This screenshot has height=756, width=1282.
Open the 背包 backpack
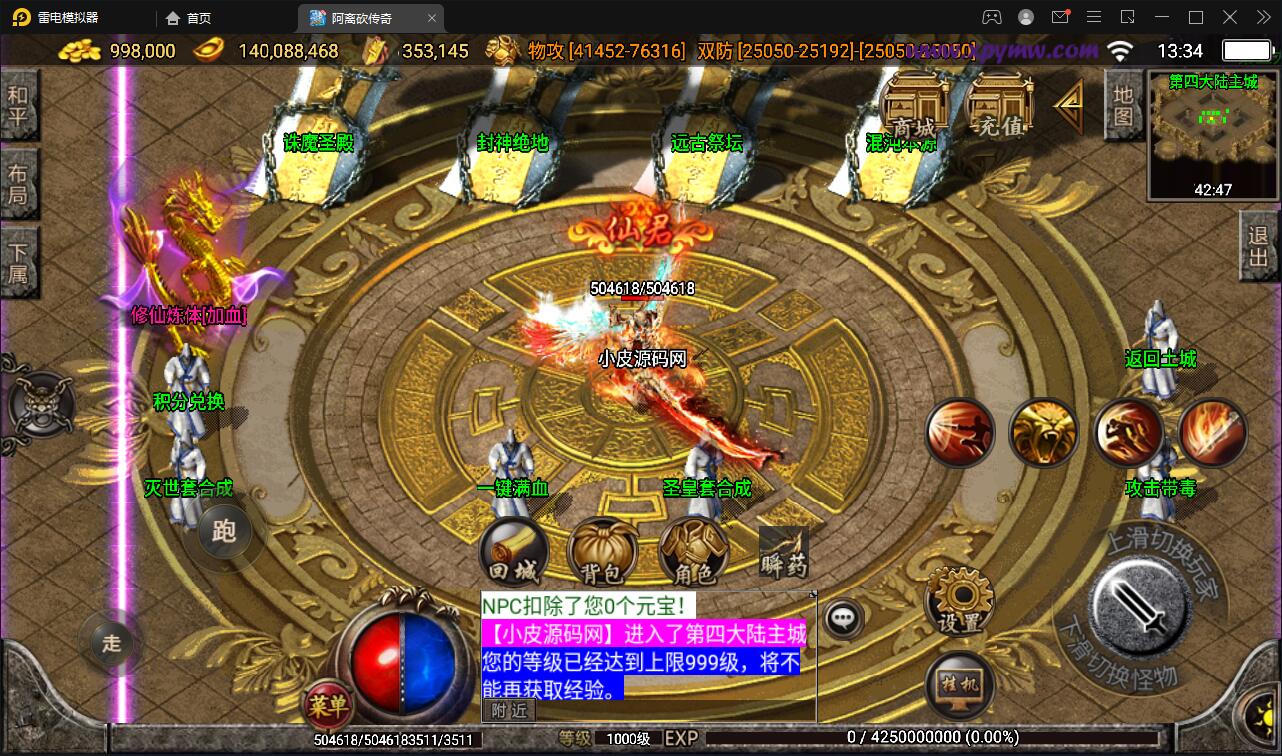tap(601, 553)
